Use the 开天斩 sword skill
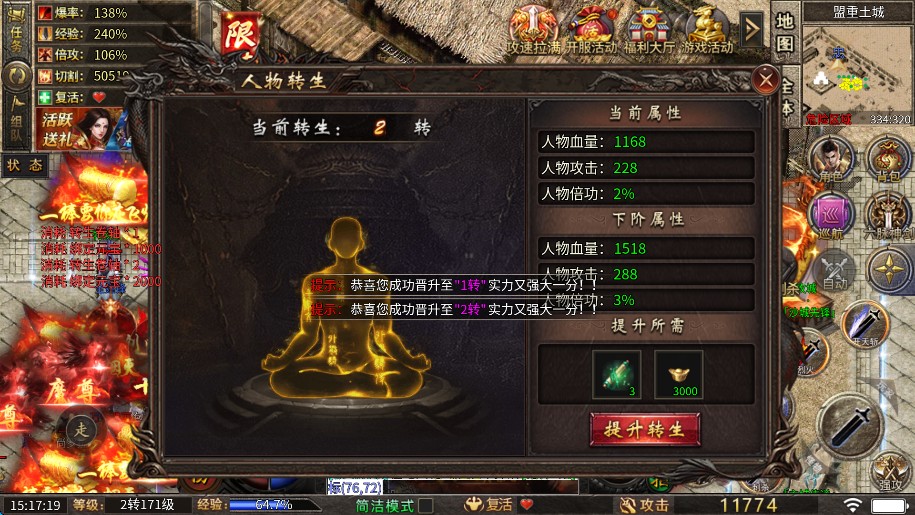 (x=864, y=324)
